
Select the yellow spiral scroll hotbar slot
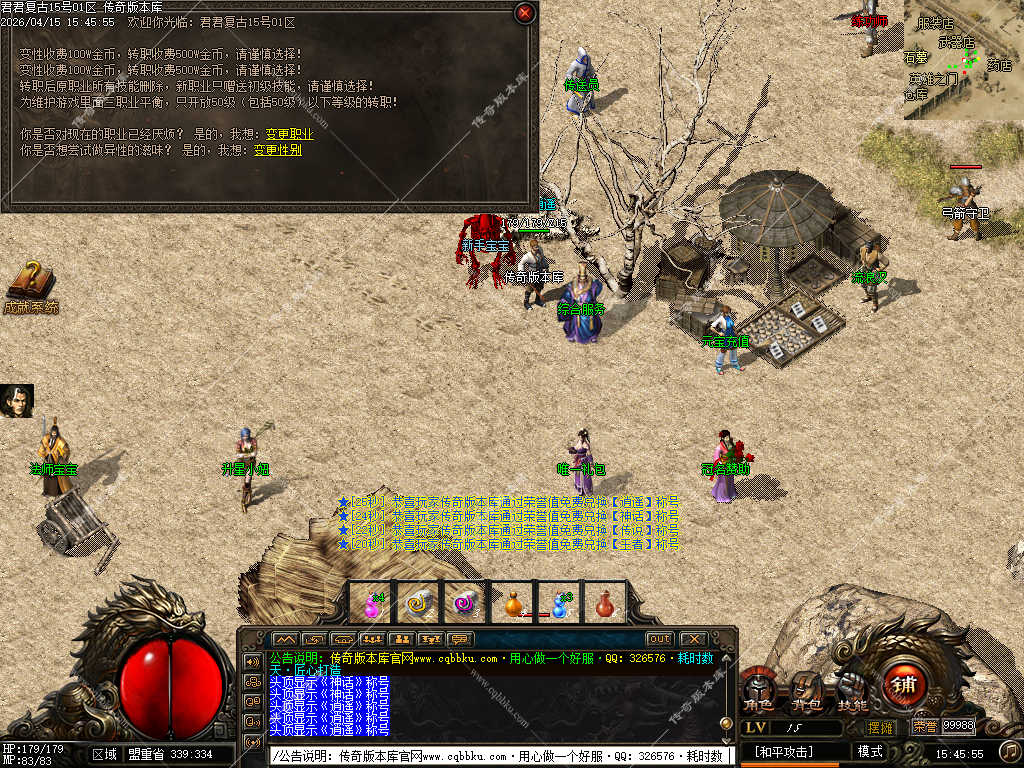tap(417, 603)
